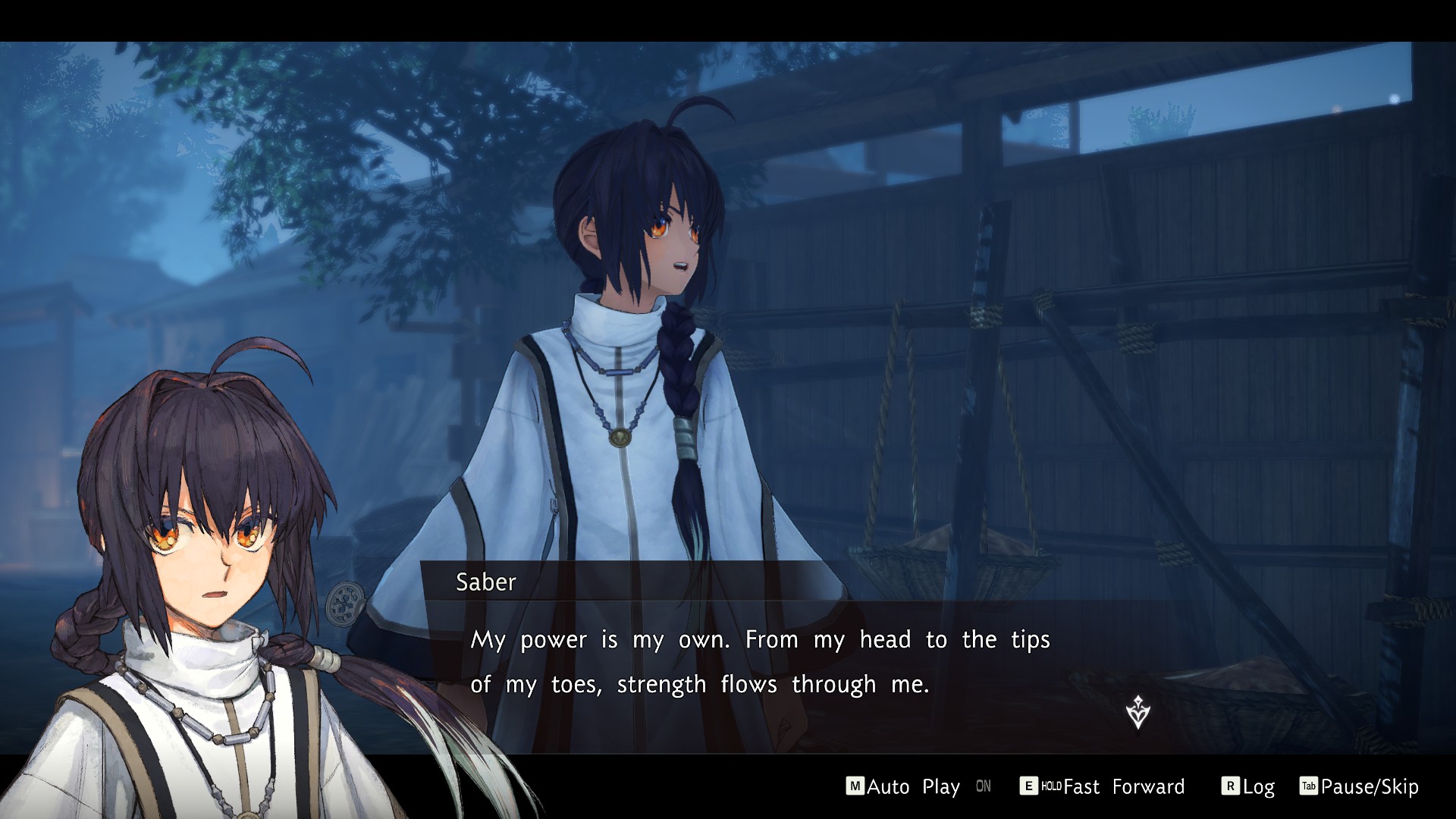Viewport: 1456px width, 819px height.
Task: Select the Pause/Skip menu option
Action: [1369, 787]
